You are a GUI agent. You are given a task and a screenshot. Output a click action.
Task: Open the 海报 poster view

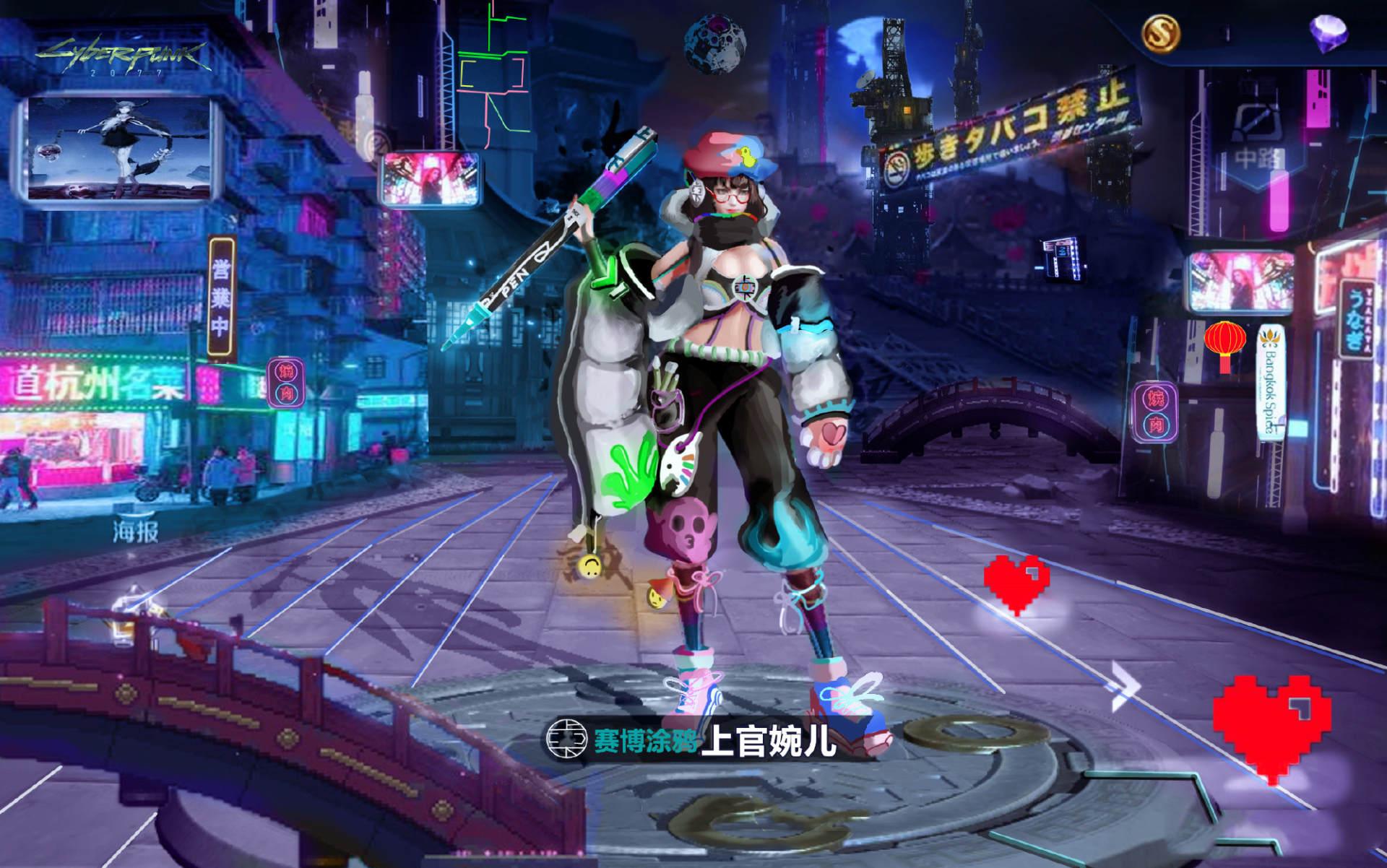pos(136,531)
